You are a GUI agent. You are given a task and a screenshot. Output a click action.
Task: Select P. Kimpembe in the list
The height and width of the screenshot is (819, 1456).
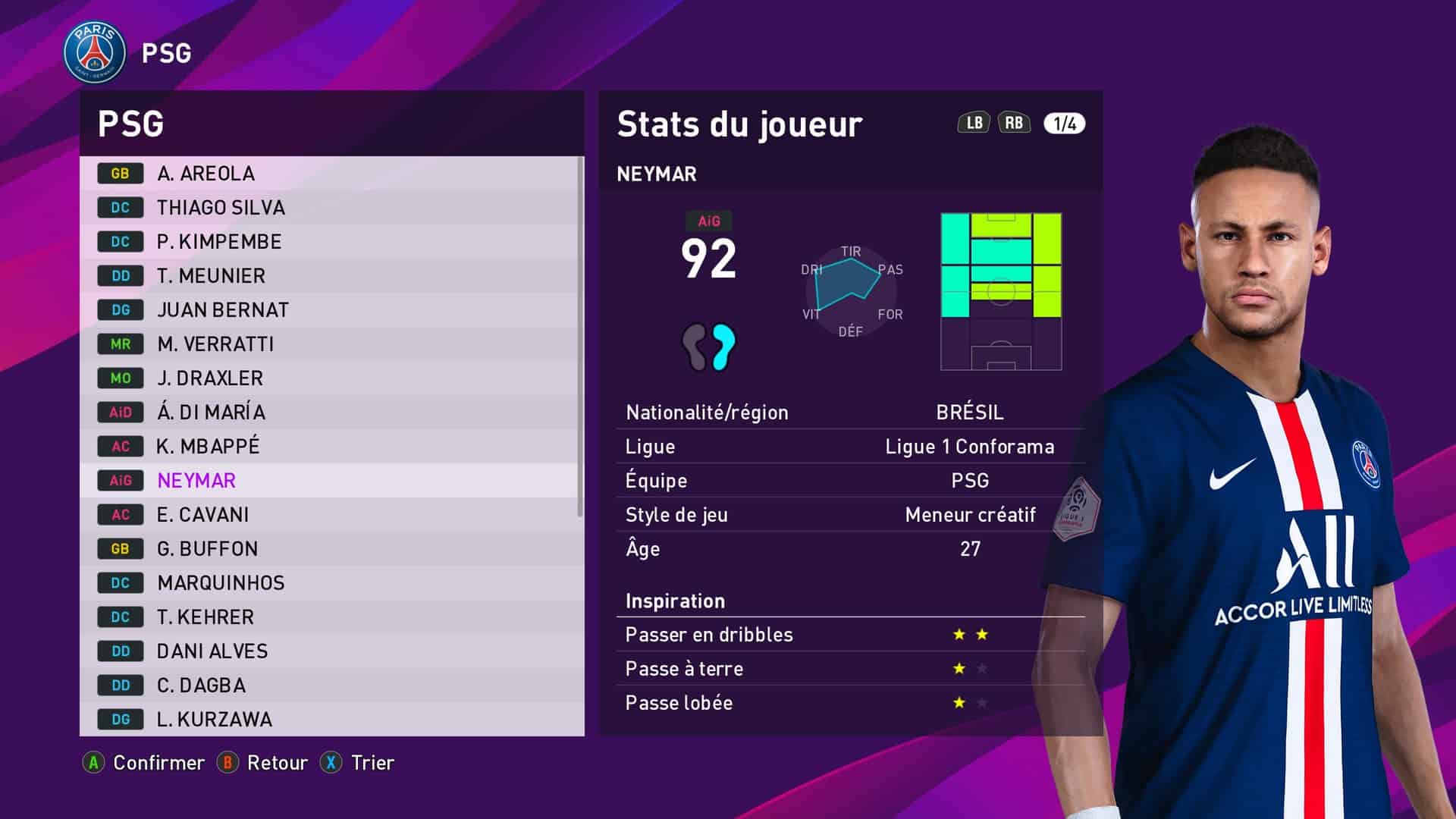[x=331, y=242]
